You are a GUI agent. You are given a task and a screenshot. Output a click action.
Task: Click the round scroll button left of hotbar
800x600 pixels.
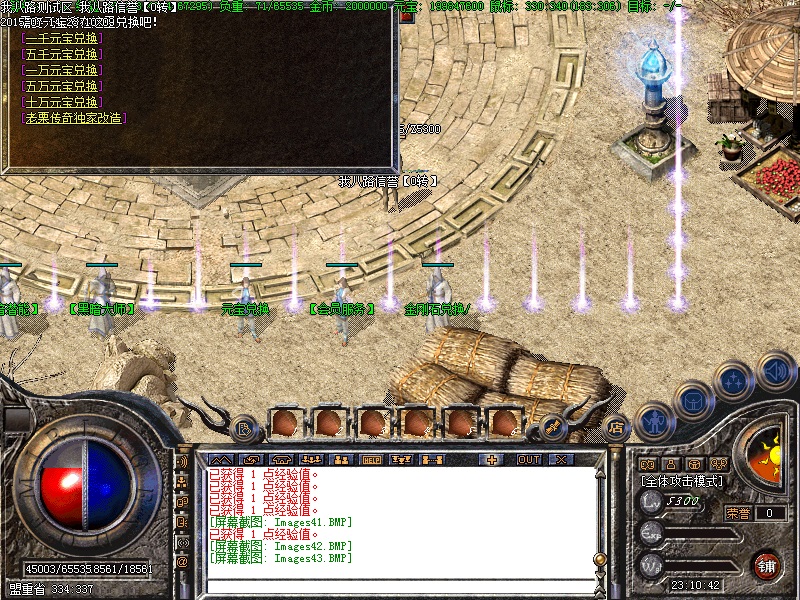pos(243,429)
